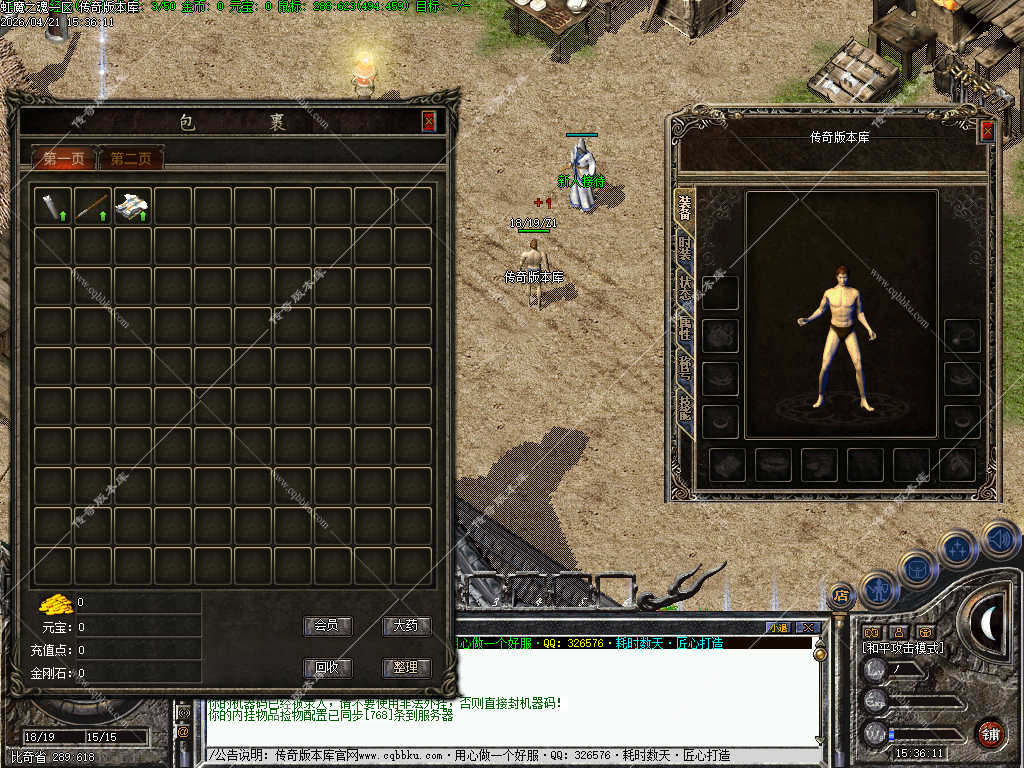Click the 小退 logout button above chat
This screenshot has width=1024, height=768.
coord(778,628)
